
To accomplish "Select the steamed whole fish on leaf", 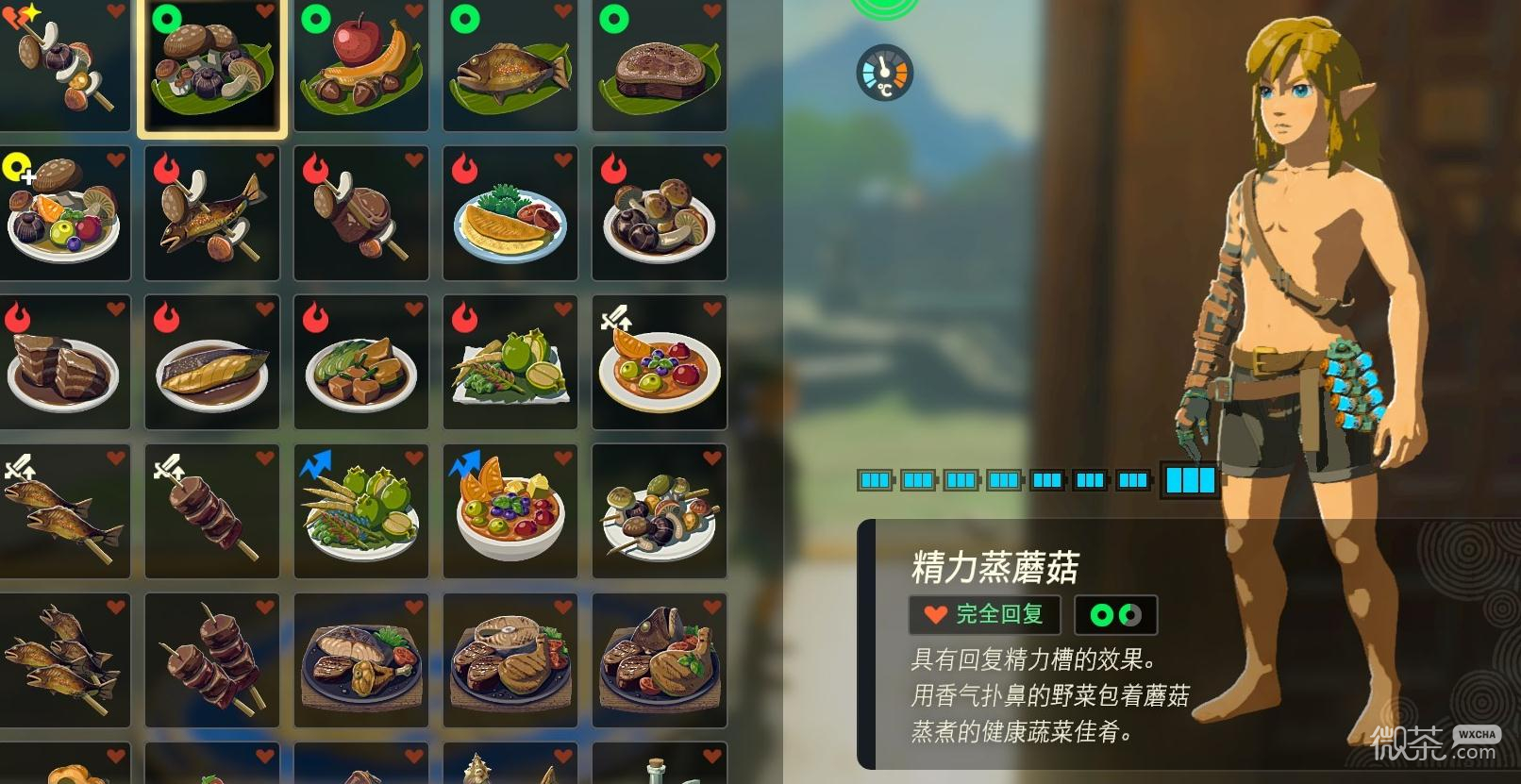I will pos(510,67).
